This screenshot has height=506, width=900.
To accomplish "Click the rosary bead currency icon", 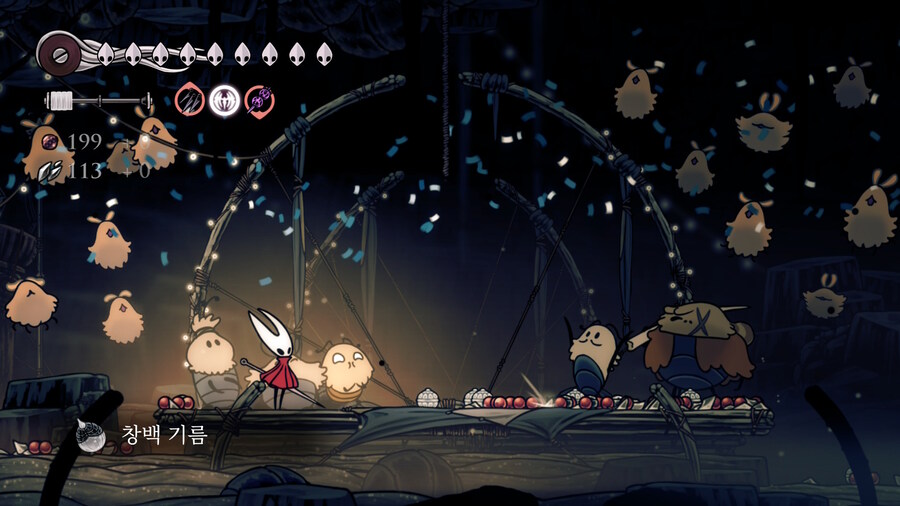I will click(x=50, y=141).
